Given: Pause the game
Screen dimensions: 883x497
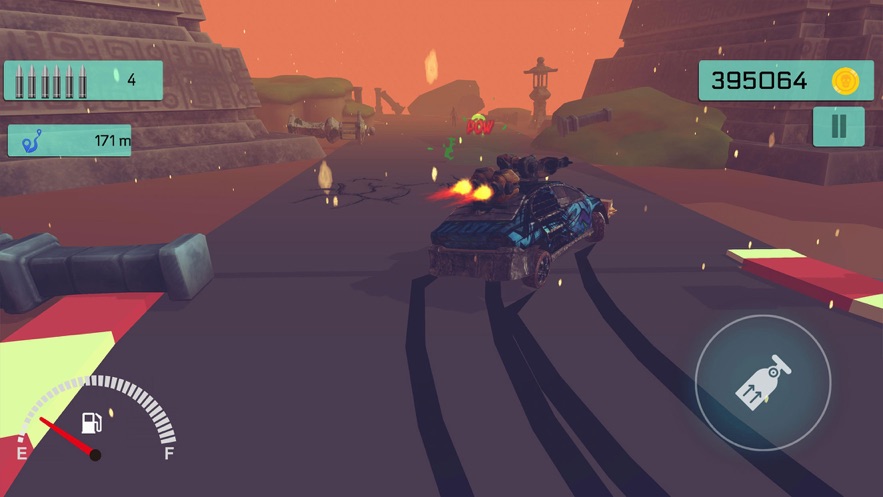Looking at the screenshot, I should click(838, 127).
